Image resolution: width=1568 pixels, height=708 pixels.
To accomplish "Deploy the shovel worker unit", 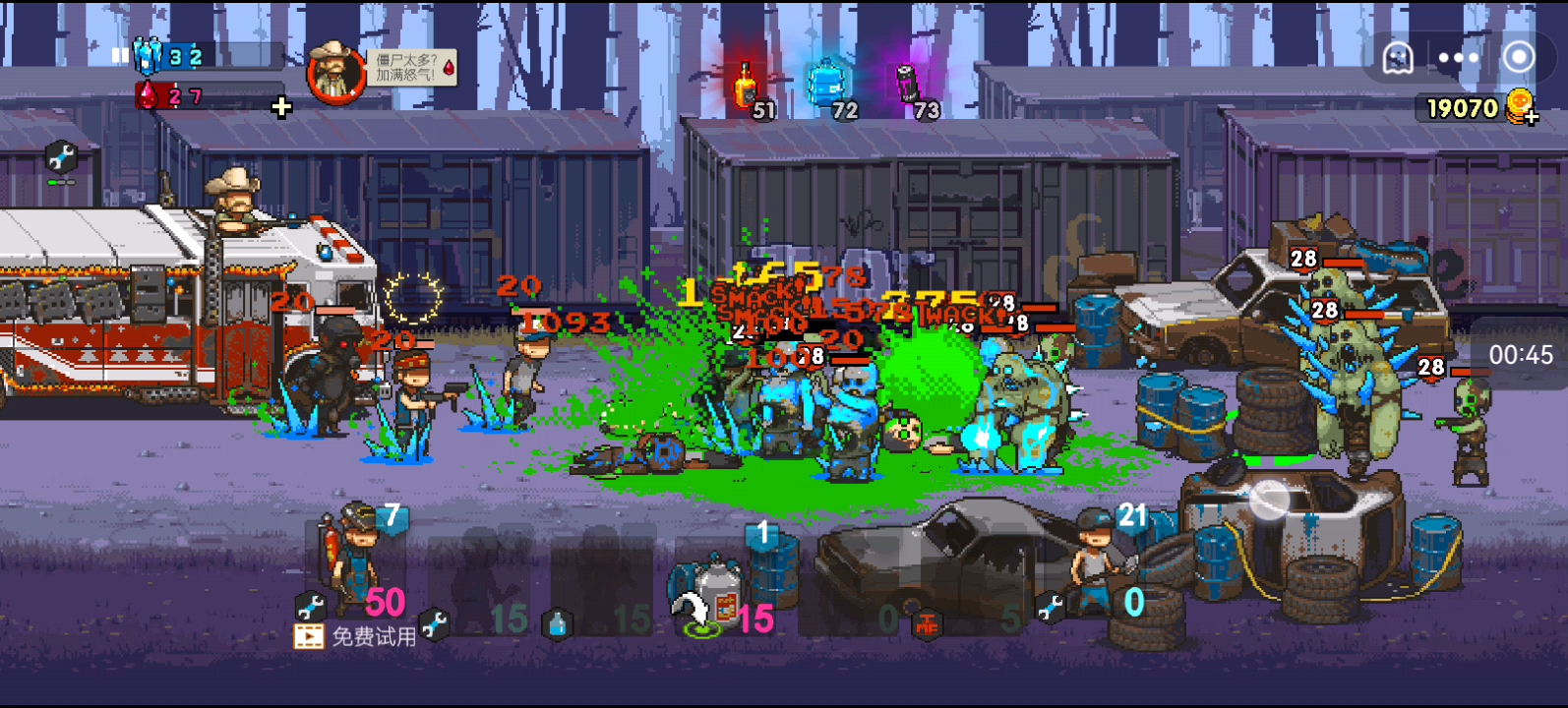I will (1099, 567).
